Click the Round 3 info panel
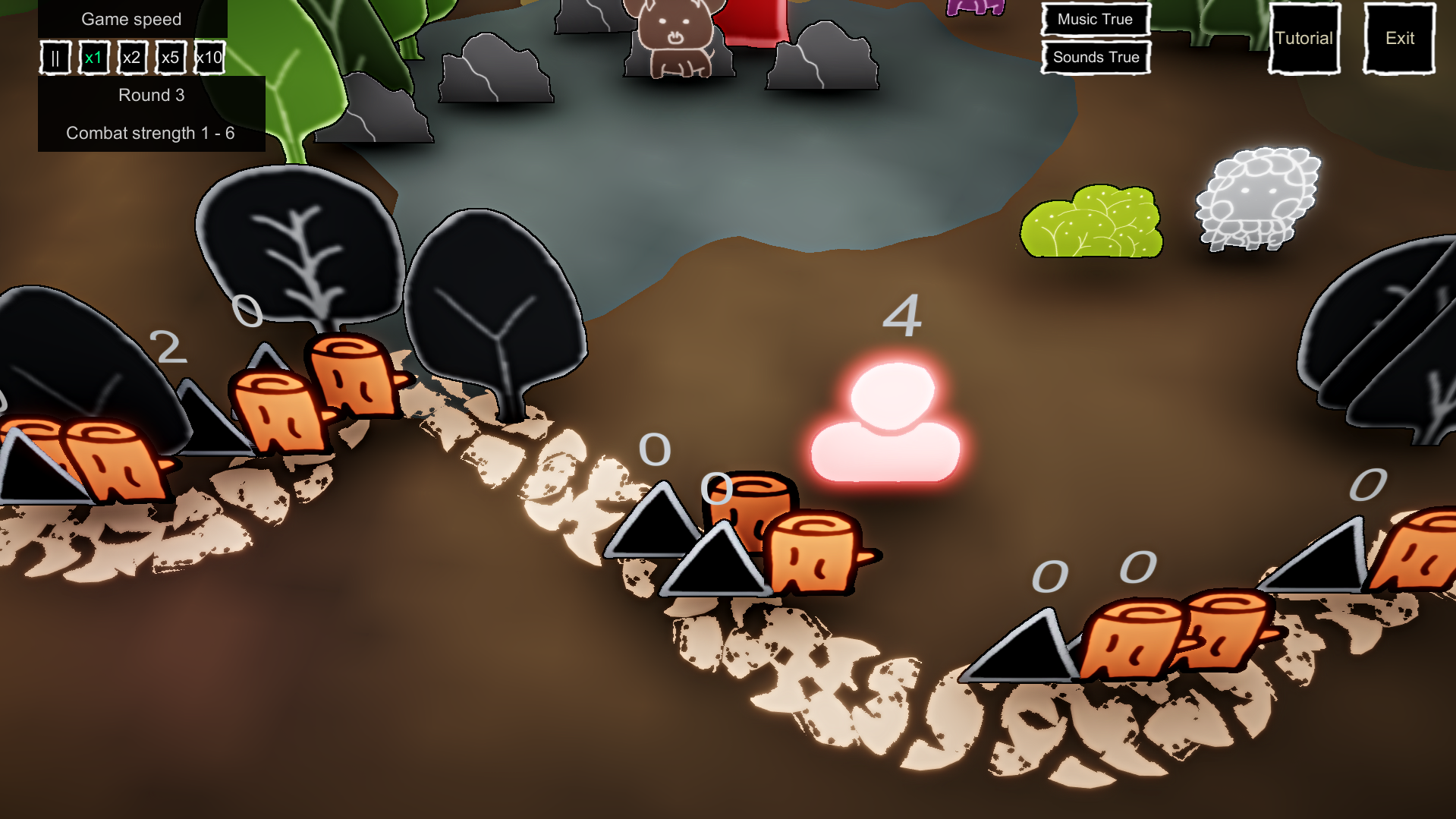The width and height of the screenshot is (1456, 819). coord(151,95)
